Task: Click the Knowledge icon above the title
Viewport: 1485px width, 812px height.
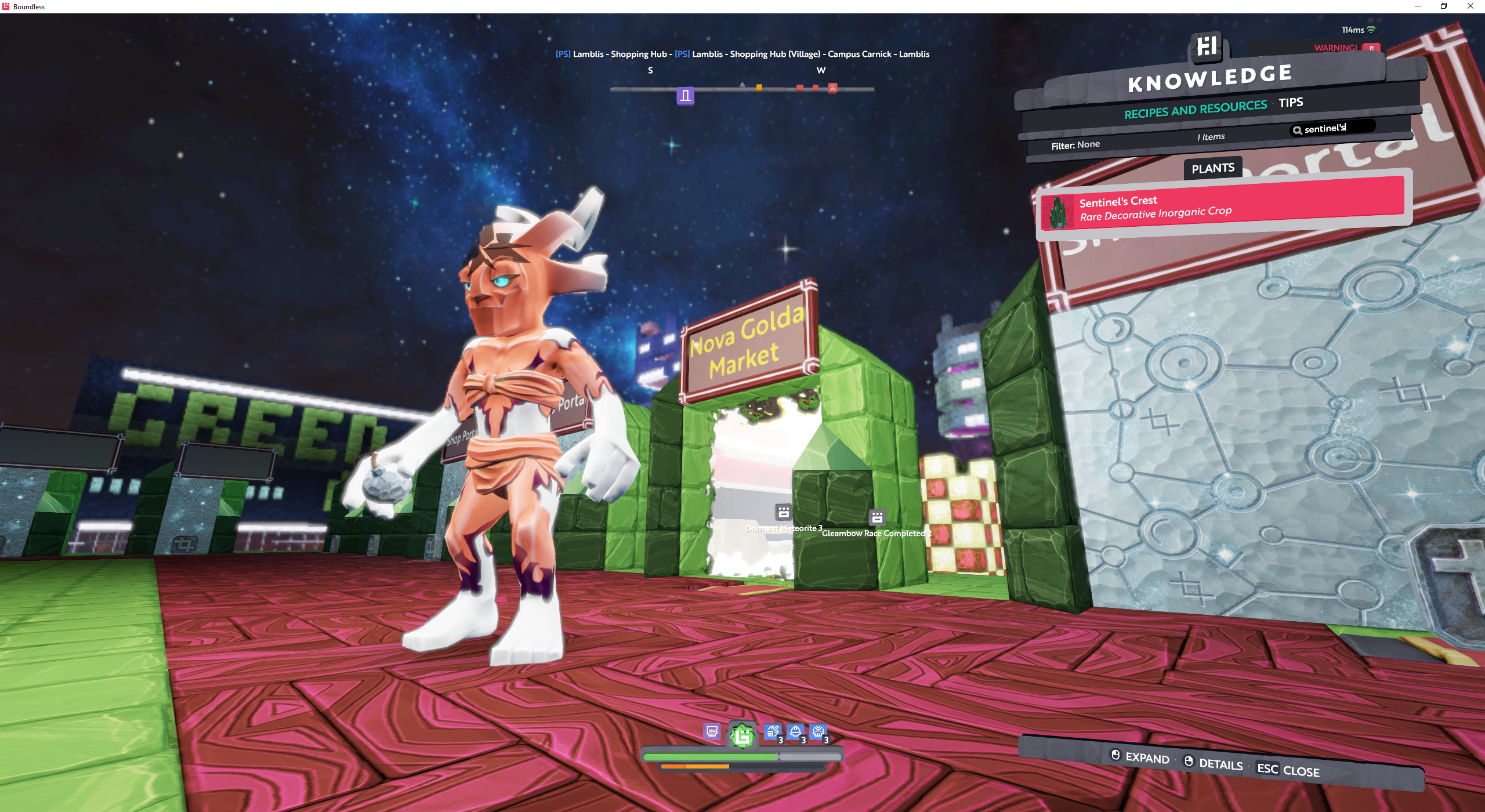Action: point(1207,46)
